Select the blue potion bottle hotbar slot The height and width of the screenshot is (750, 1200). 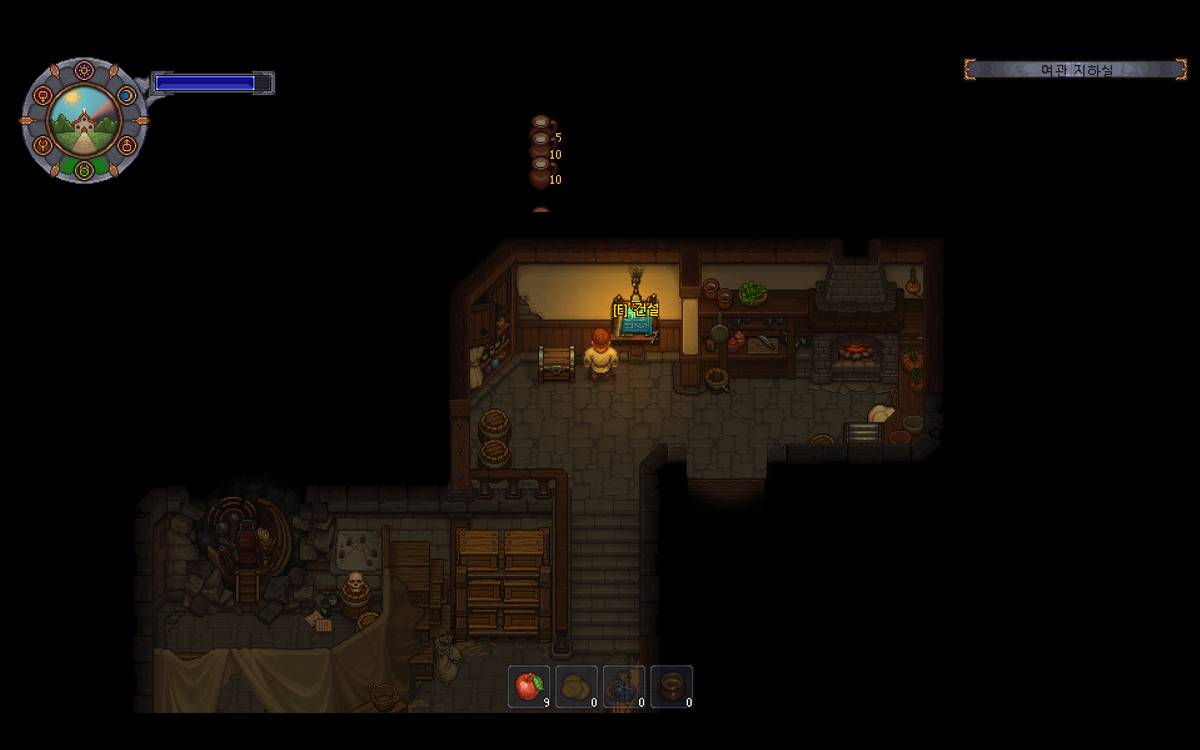pyautogui.click(x=624, y=686)
